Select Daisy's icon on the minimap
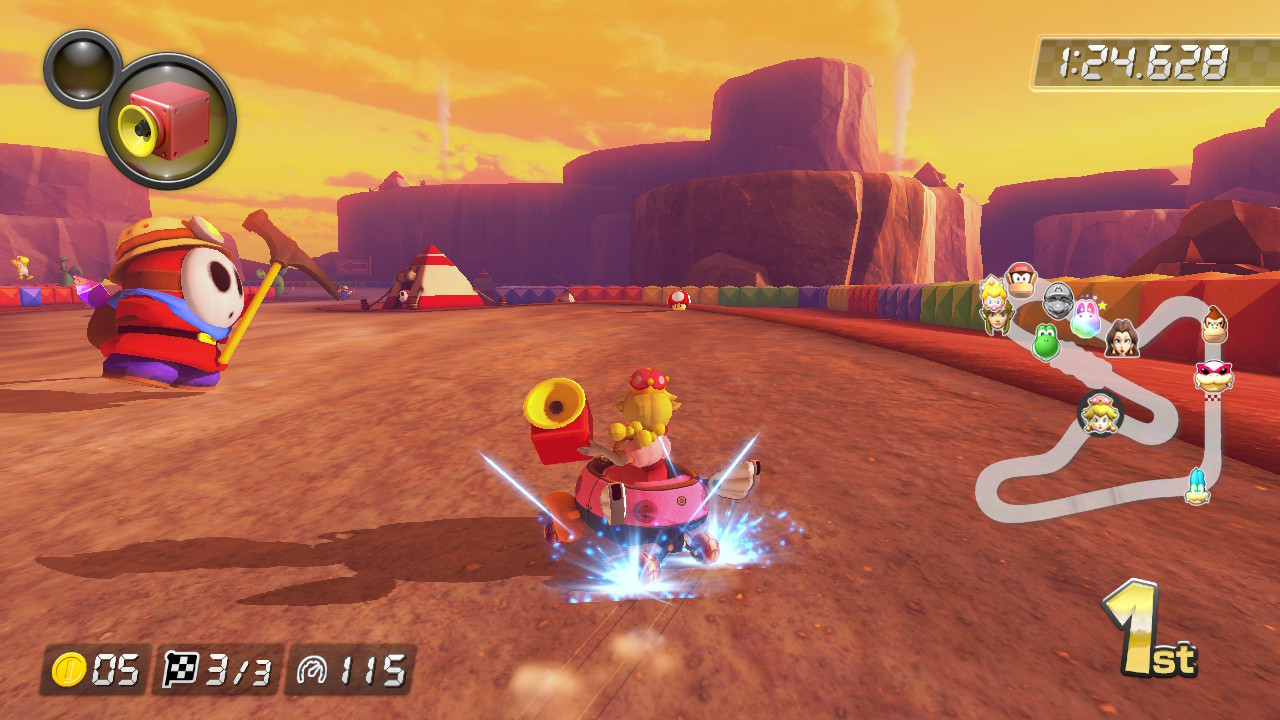This screenshot has width=1280, height=720. point(1122,339)
